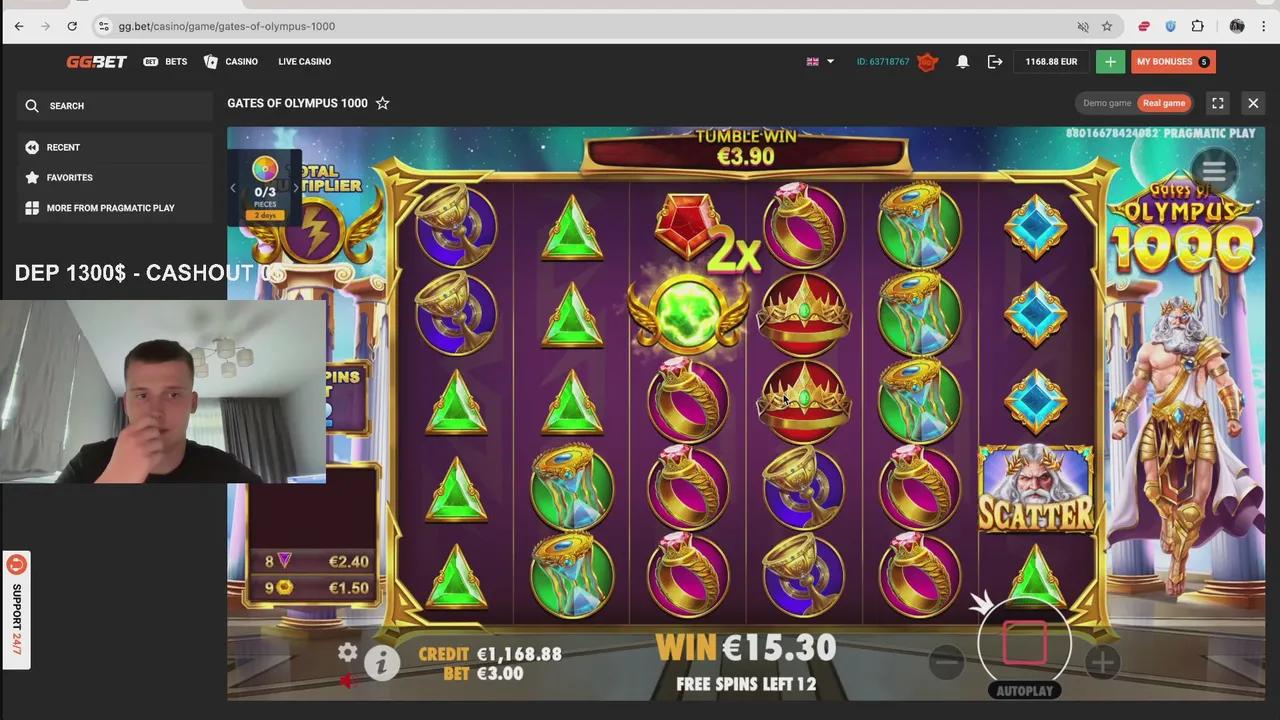Click the MY BONUSES button
Screen dimensions: 1280x720
point(1170,61)
